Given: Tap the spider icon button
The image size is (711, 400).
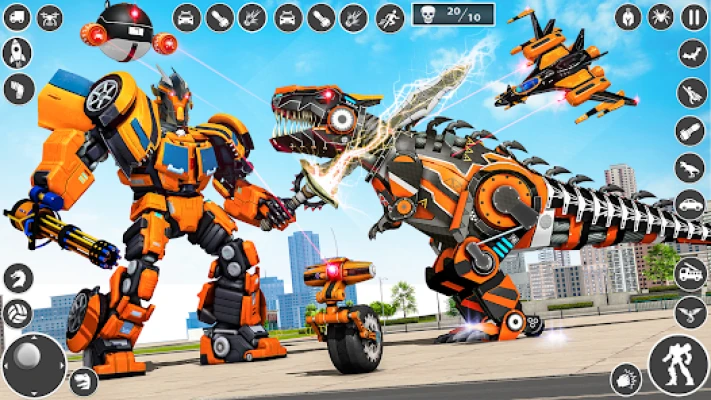Looking at the screenshot, I should (661, 16).
